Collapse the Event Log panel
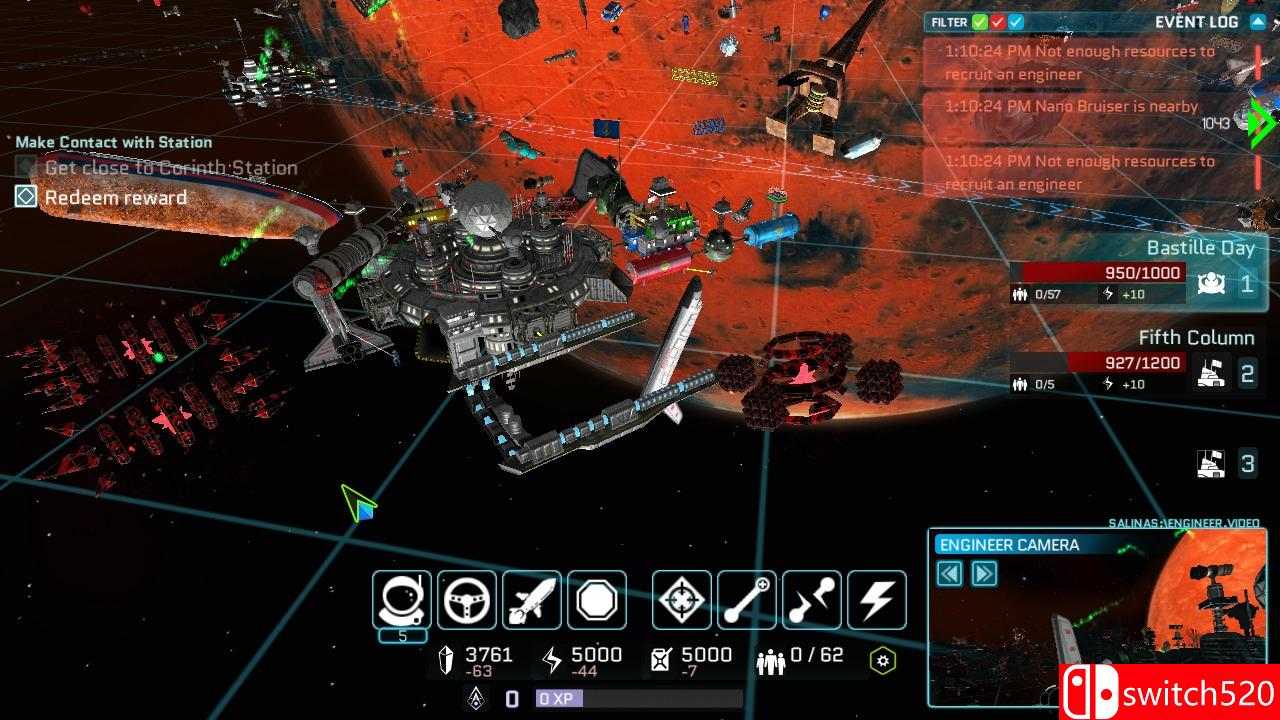Screen dimensions: 1280x720 1258,22
